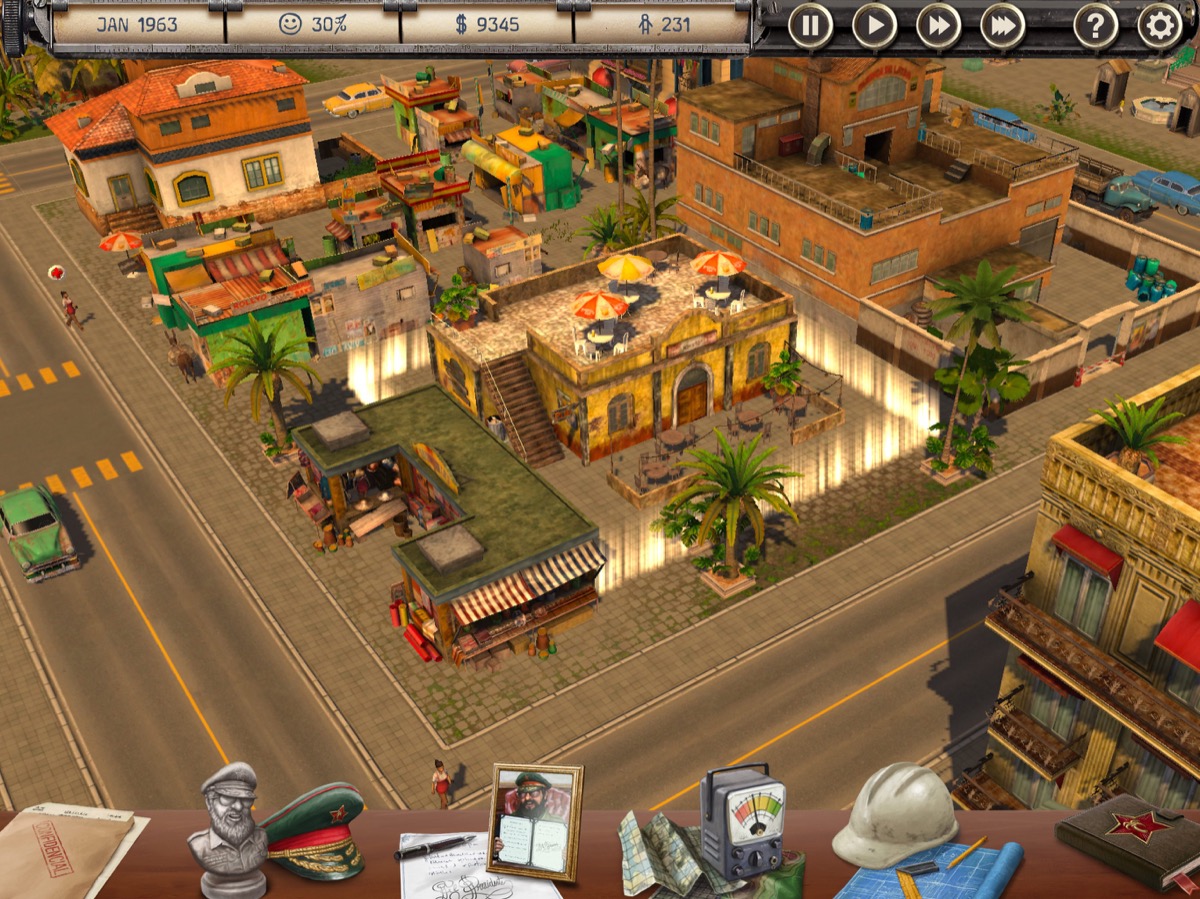The height and width of the screenshot is (899, 1200).
Task: Set game to normal play speed
Action: pyautogui.click(x=874, y=25)
